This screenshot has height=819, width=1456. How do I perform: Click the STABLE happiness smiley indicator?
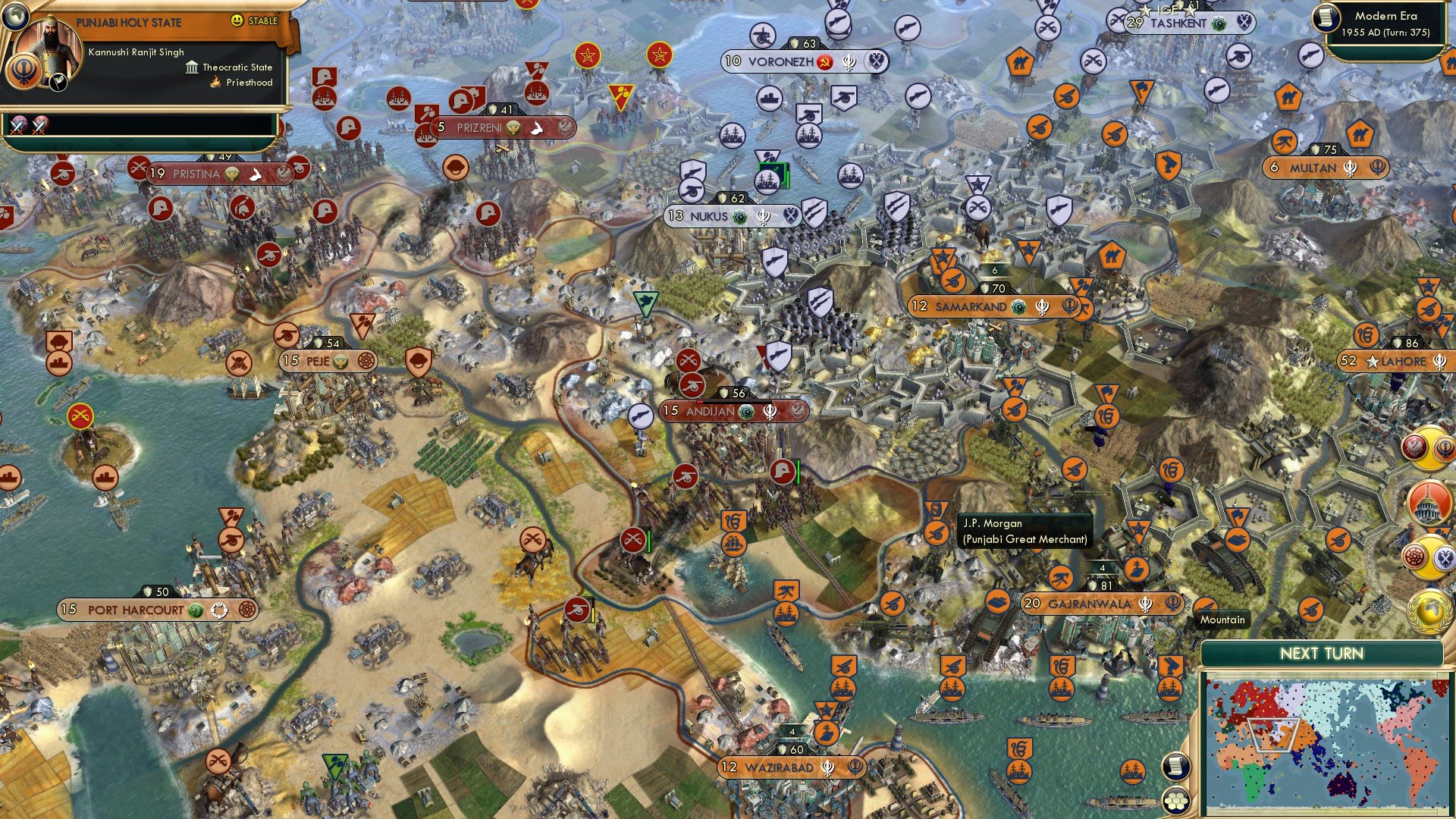(237, 20)
